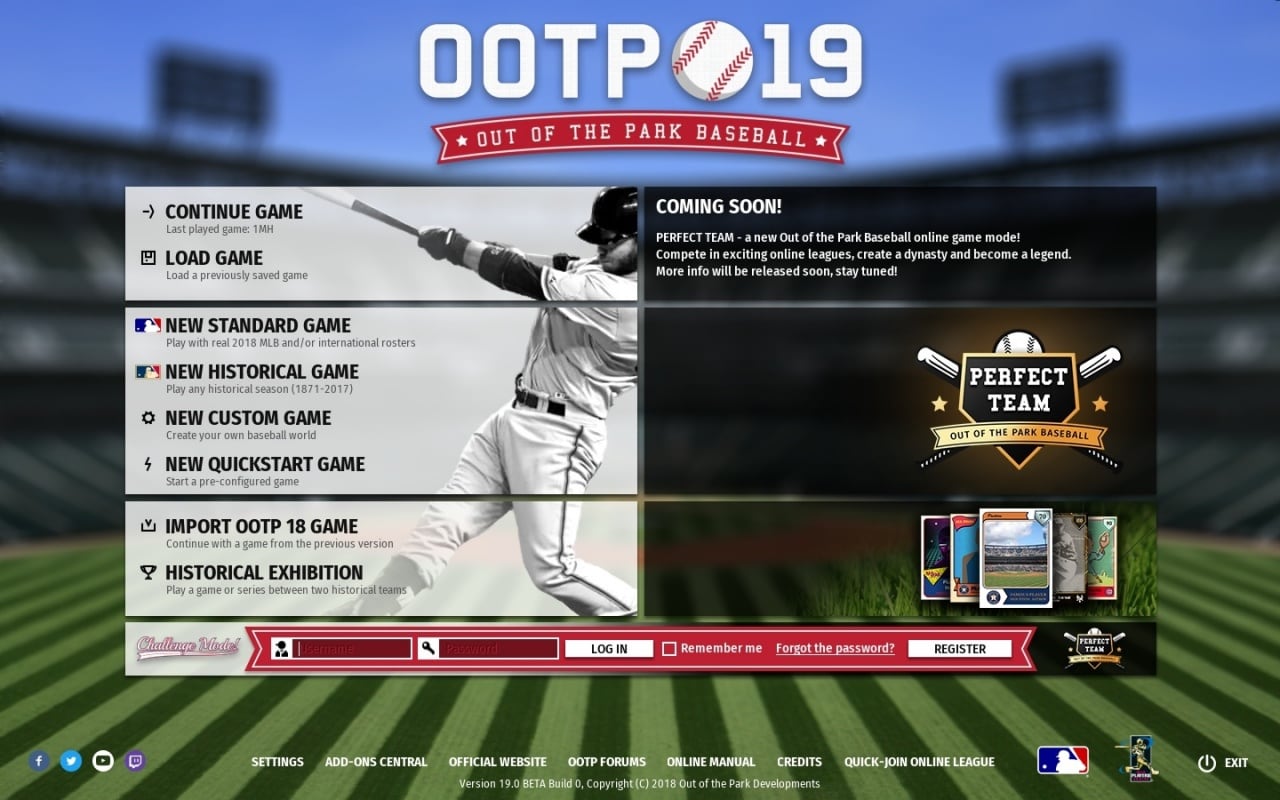Click the lightning bolt for New Quickstart Game
Viewport: 1280px width, 800px height.
(147, 463)
